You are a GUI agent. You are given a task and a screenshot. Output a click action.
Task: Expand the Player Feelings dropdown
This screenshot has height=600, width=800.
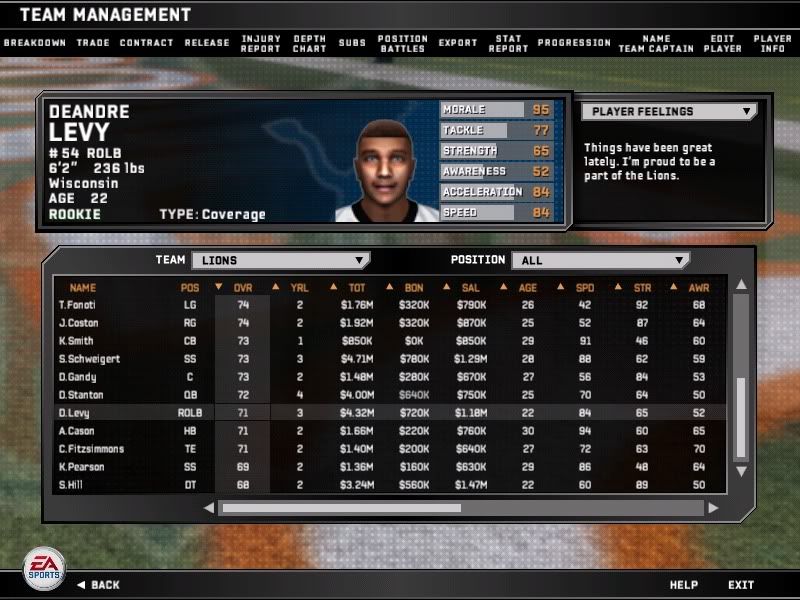pos(668,111)
